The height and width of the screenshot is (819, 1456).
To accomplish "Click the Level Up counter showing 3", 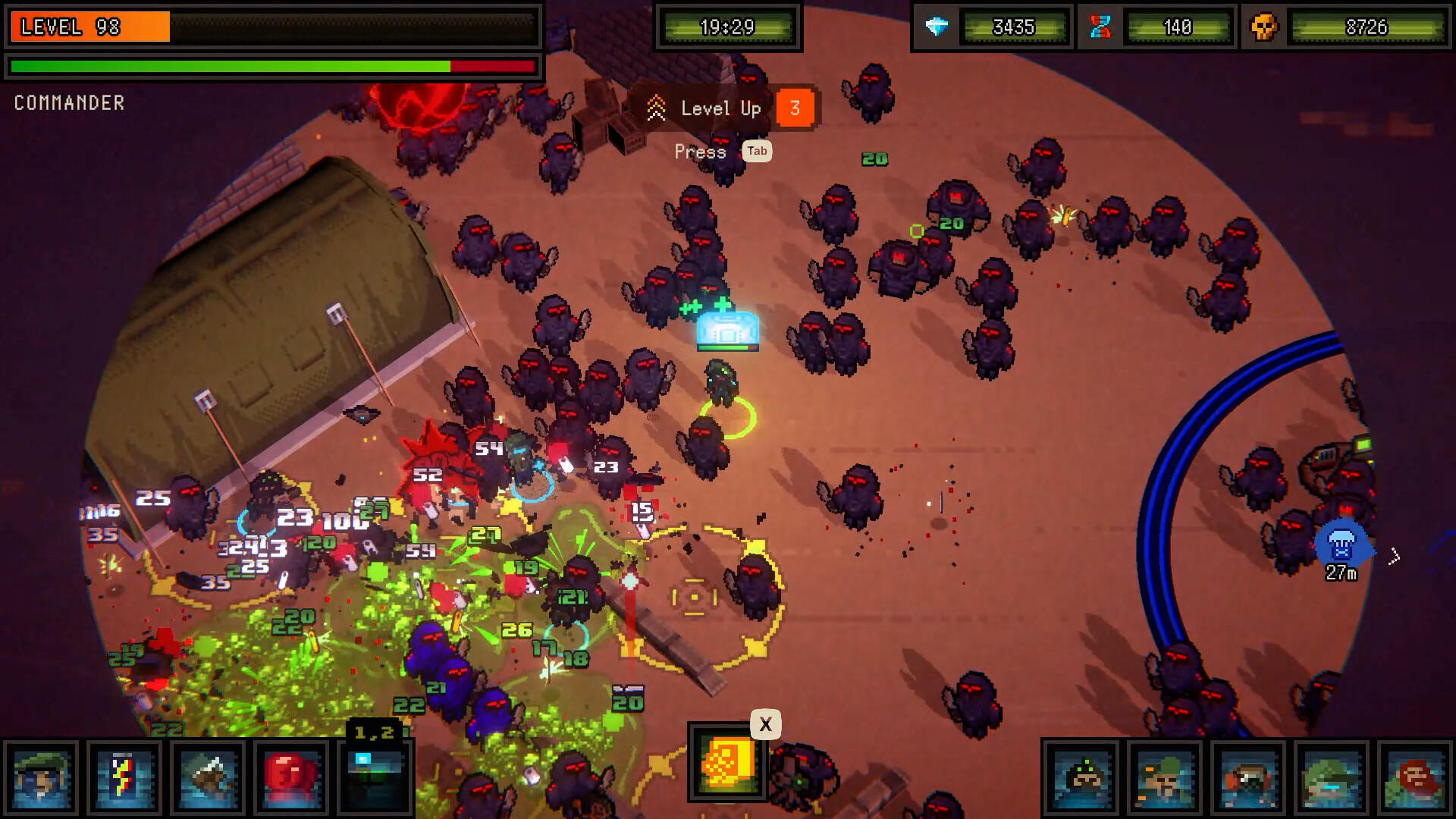I will [x=795, y=108].
